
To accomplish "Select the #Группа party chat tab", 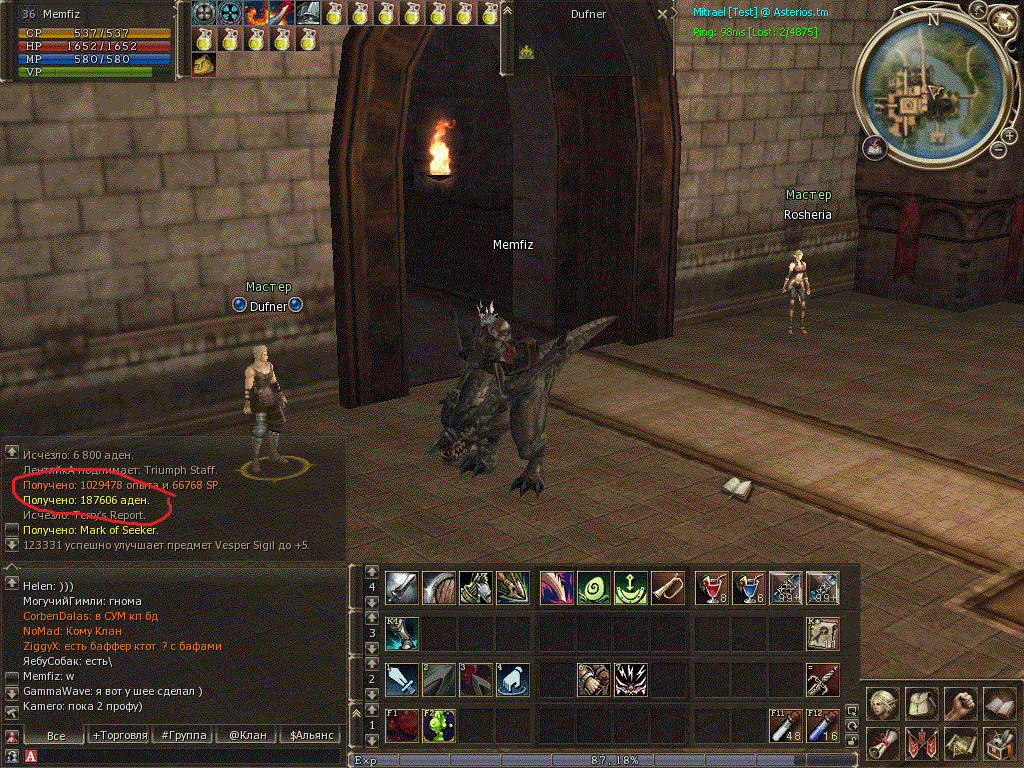I will pyautogui.click(x=184, y=735).
